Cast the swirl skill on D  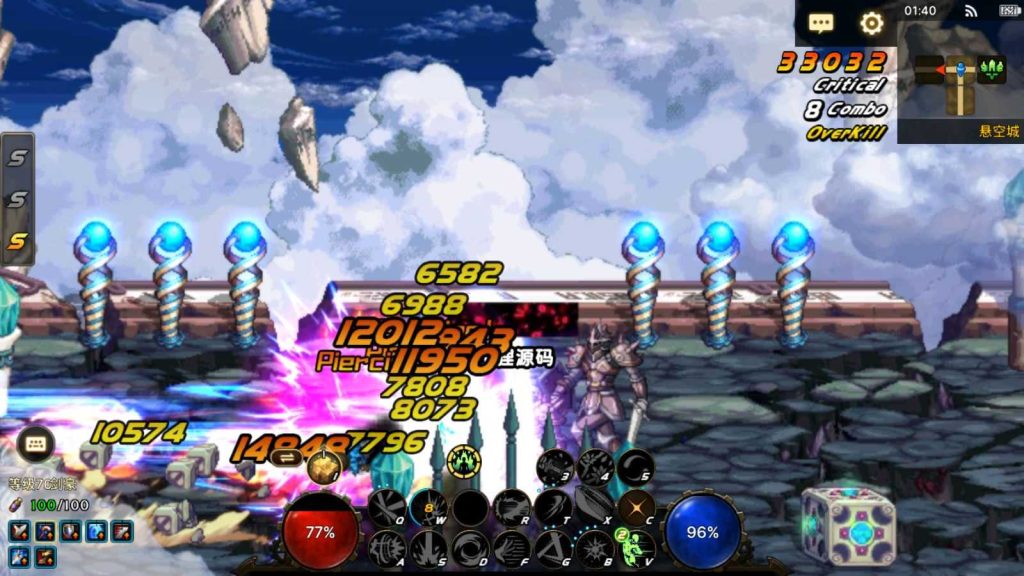[x=469, y=548]
